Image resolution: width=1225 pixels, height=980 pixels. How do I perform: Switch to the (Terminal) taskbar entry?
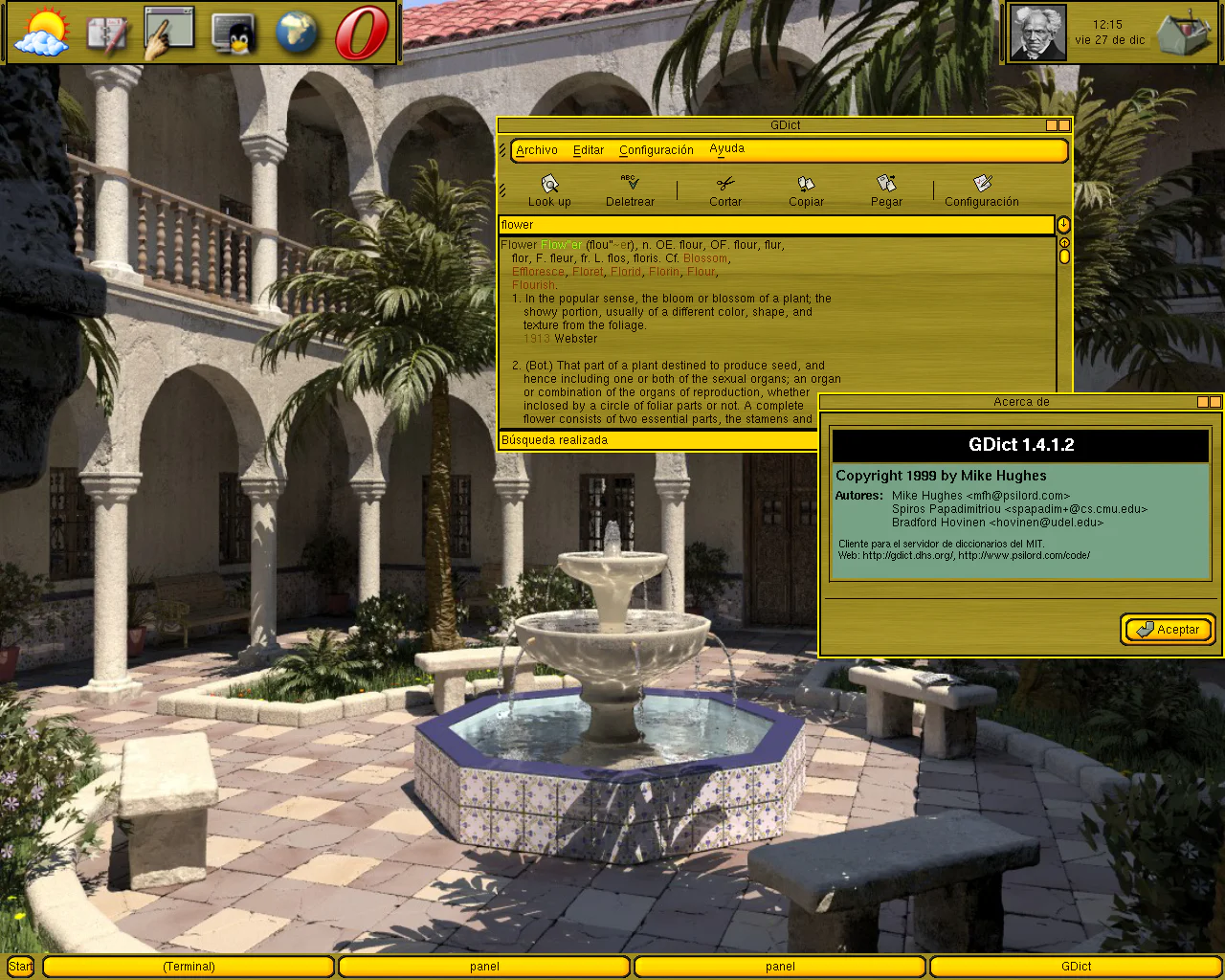coord(189,967)
